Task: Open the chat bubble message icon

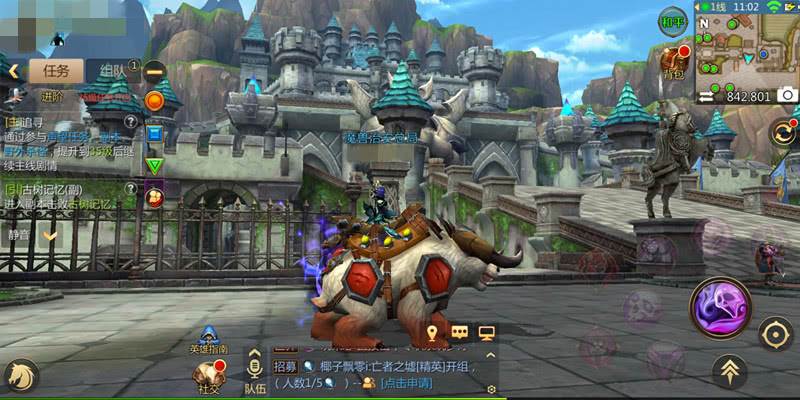Action: [x=460, y=332]
